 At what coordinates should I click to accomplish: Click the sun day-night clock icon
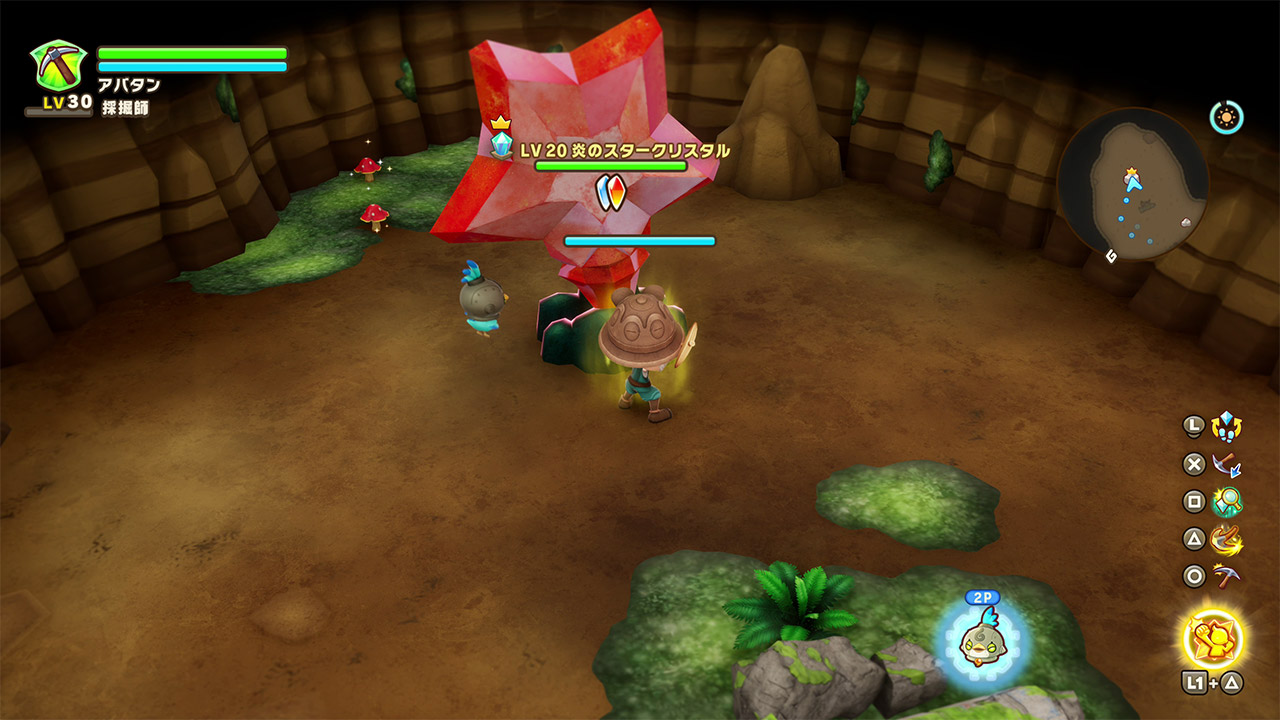(1226, 118)
